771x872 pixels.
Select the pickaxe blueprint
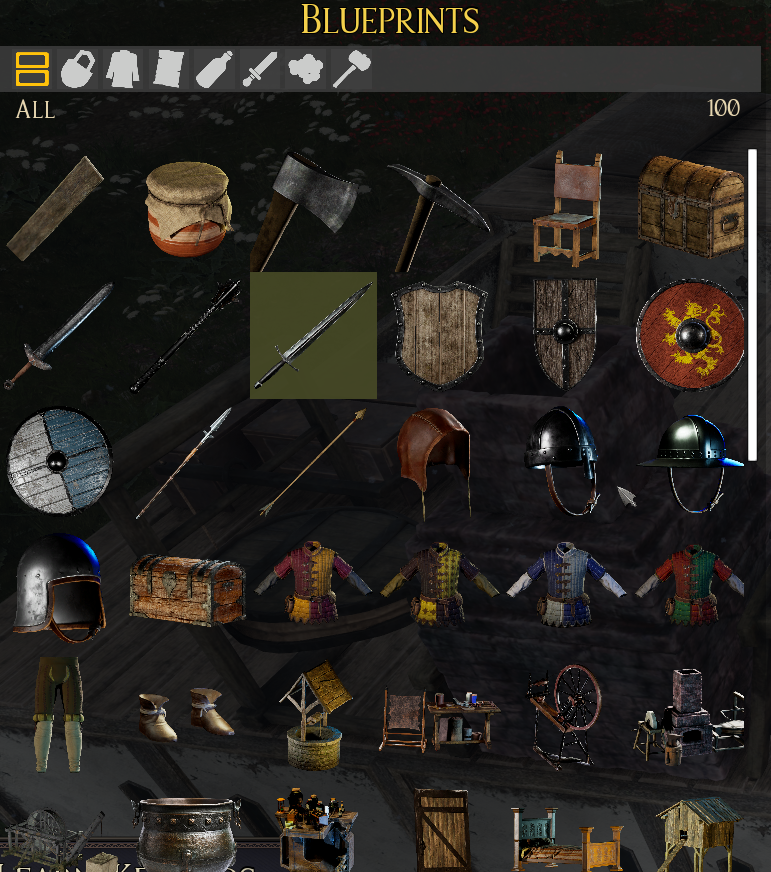point(436,214)
